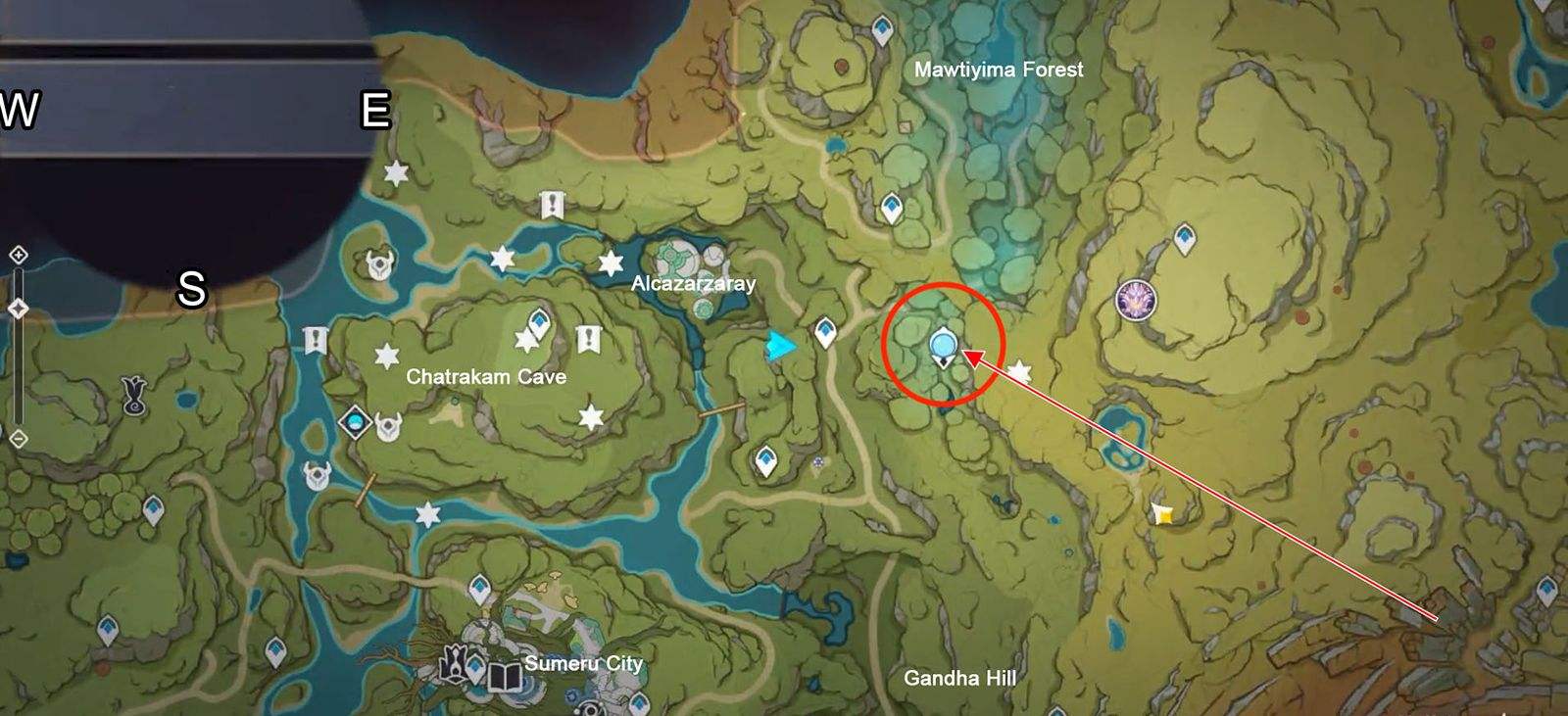Click the book icon next to Sumeru City
The image size is (1568, 716).
[x=504, y=676]
